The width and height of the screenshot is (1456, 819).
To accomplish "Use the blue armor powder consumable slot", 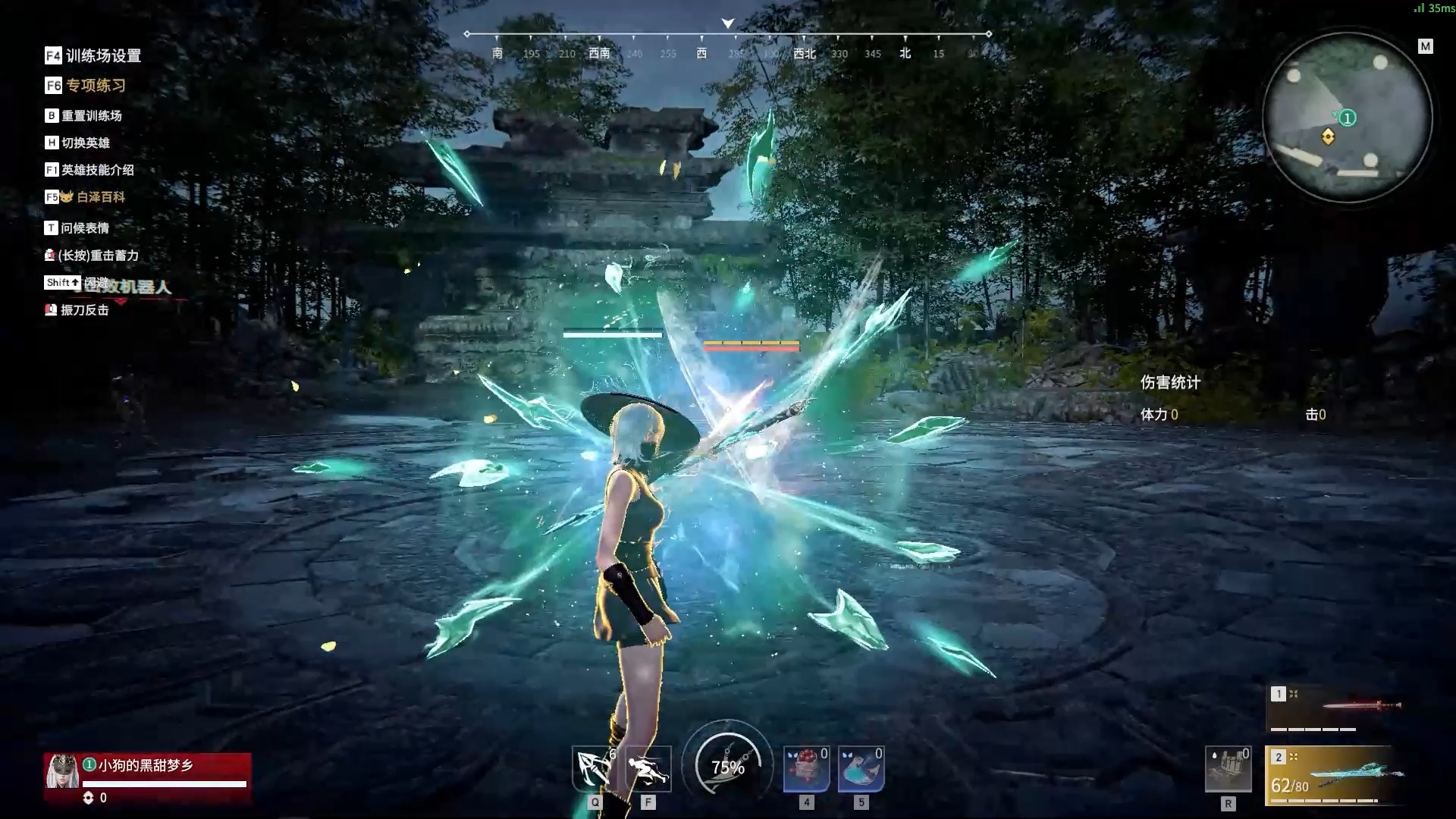I will [x=861, y=769].
